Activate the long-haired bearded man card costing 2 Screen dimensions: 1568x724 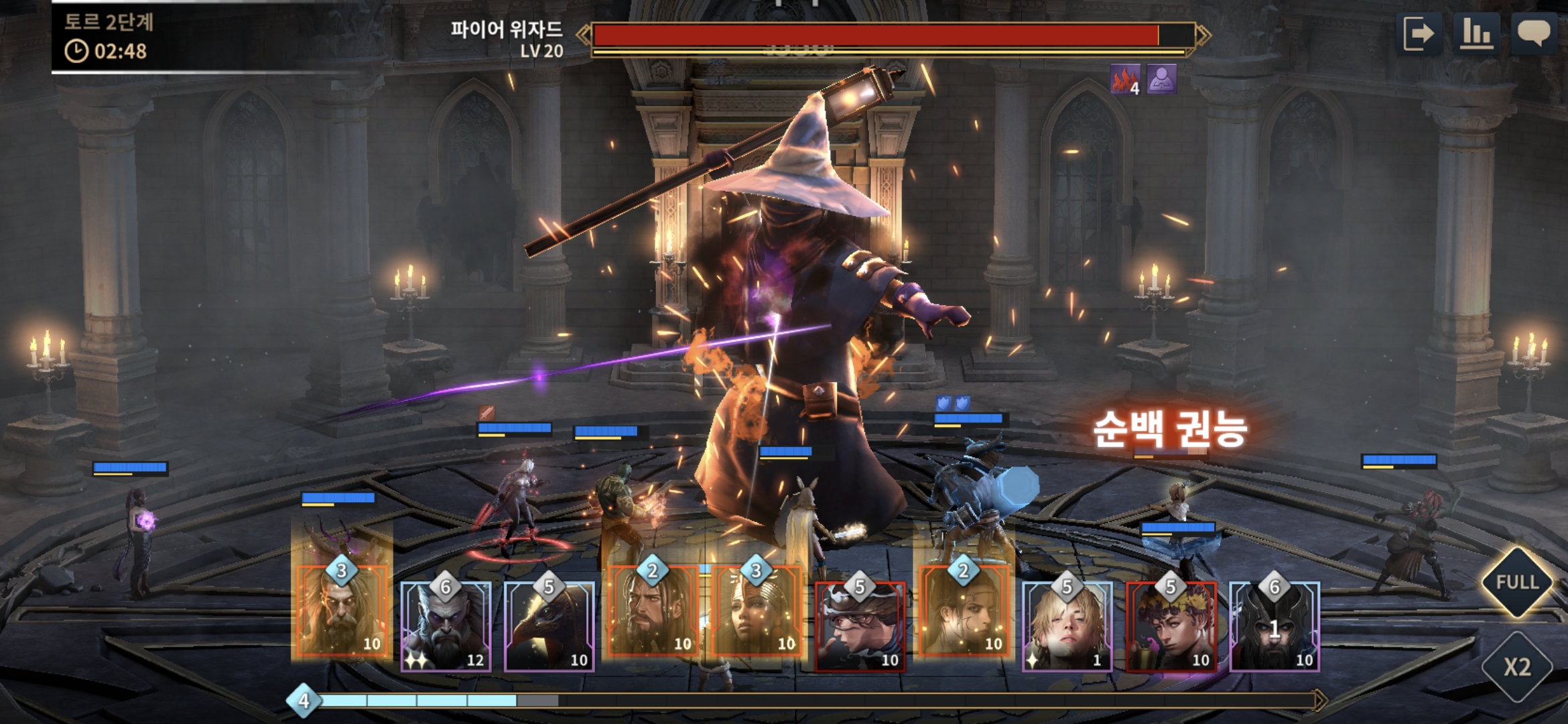pos(653,611)
